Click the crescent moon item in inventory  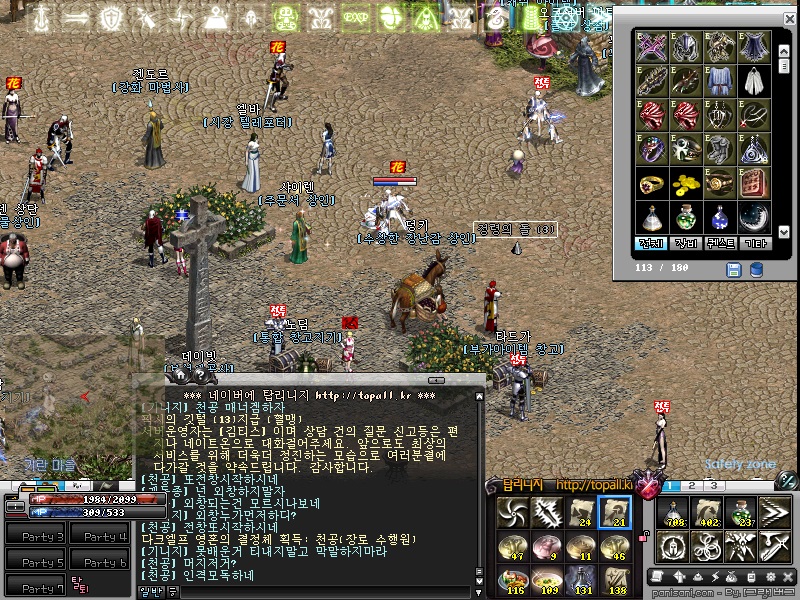755,217
